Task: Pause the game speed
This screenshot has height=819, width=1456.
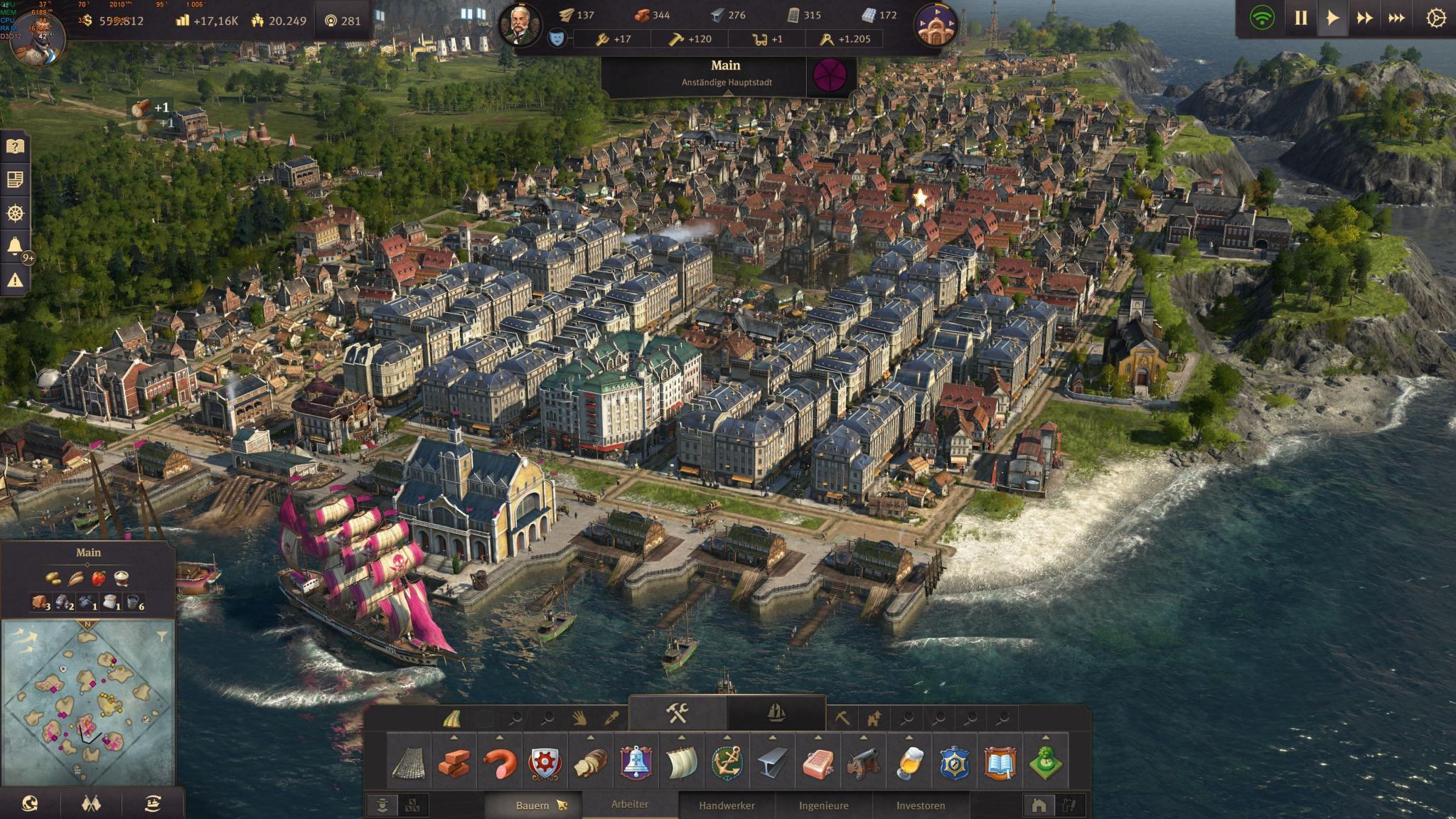Action: (x=1300, y=18)
